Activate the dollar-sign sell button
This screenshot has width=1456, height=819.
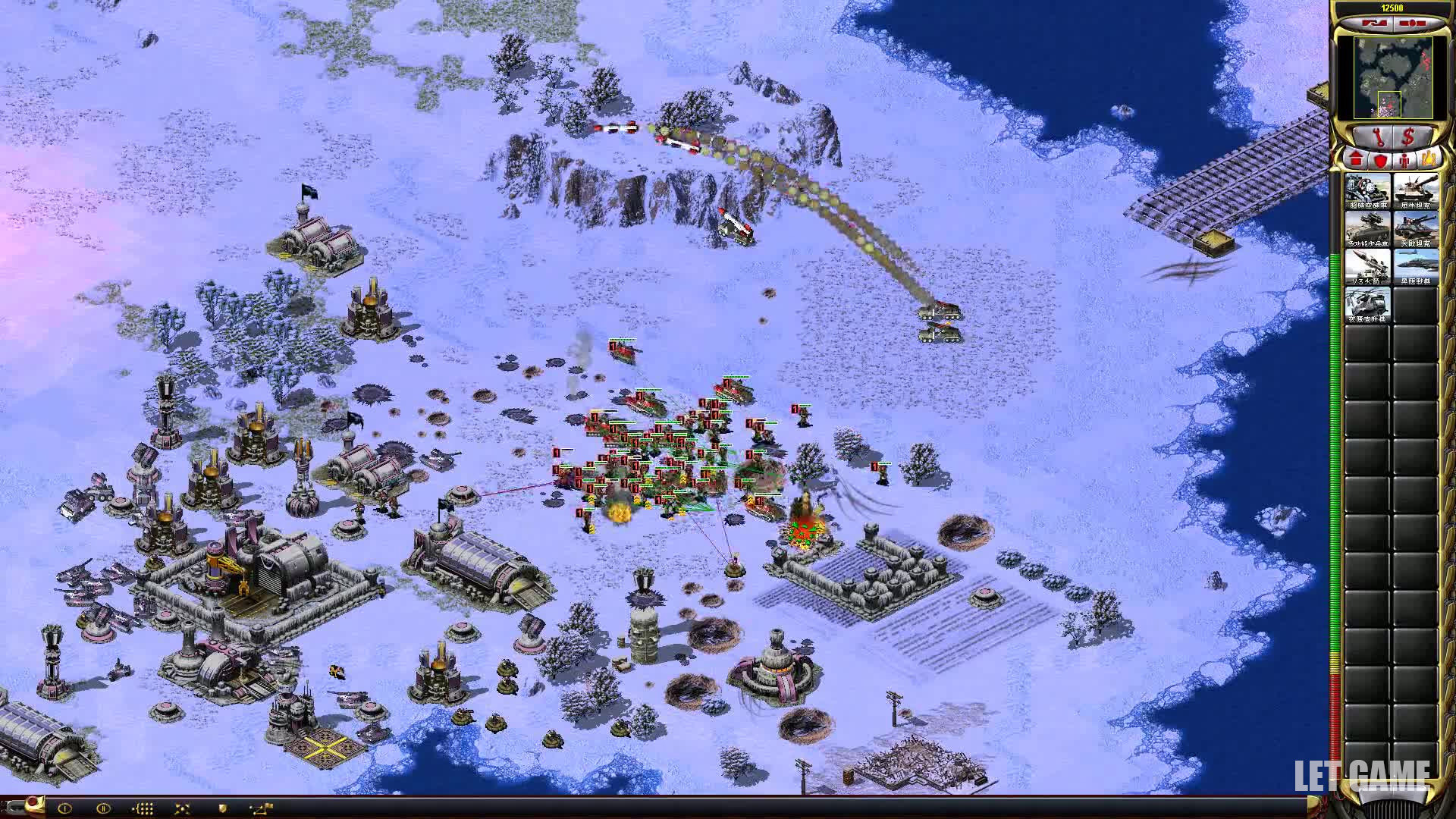coord(1409,137)
